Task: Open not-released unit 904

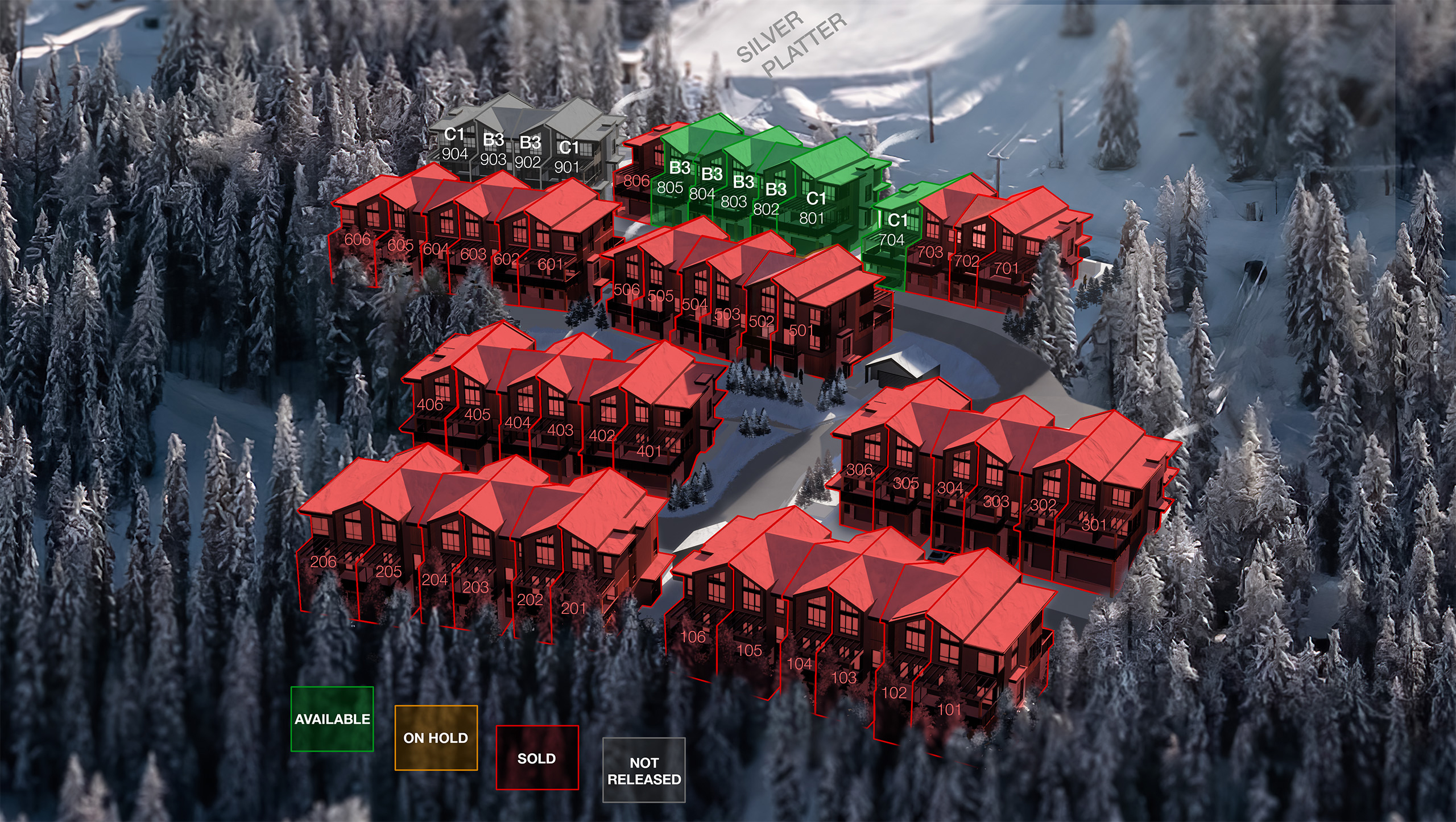Action: [455, 148]
